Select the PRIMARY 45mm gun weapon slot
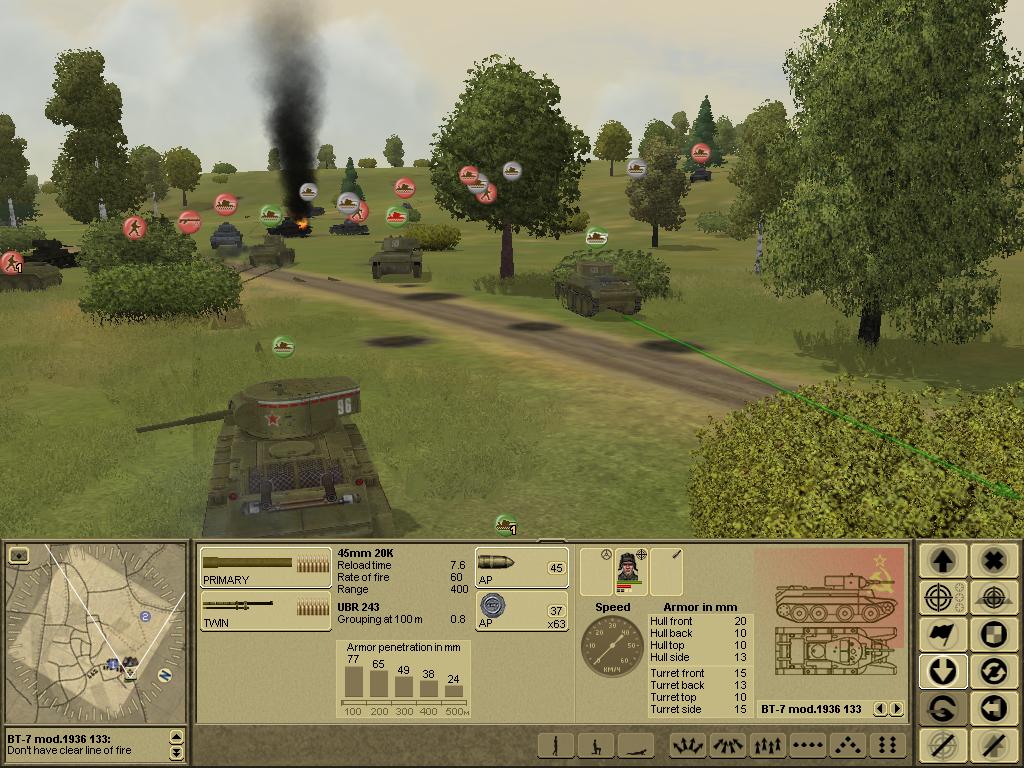 (x=265, y=567)
